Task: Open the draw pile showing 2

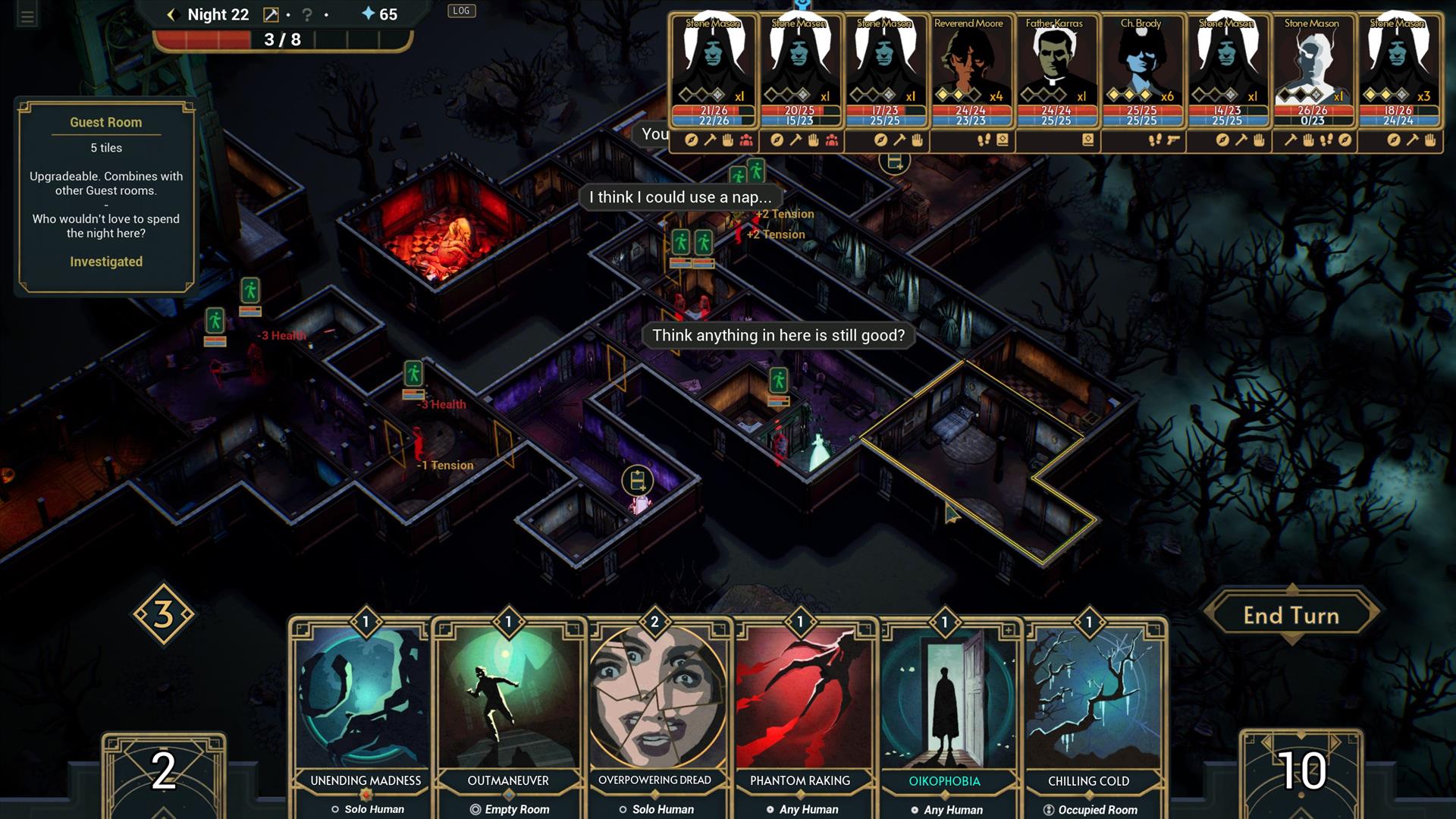Action: [x=164, y=772]
